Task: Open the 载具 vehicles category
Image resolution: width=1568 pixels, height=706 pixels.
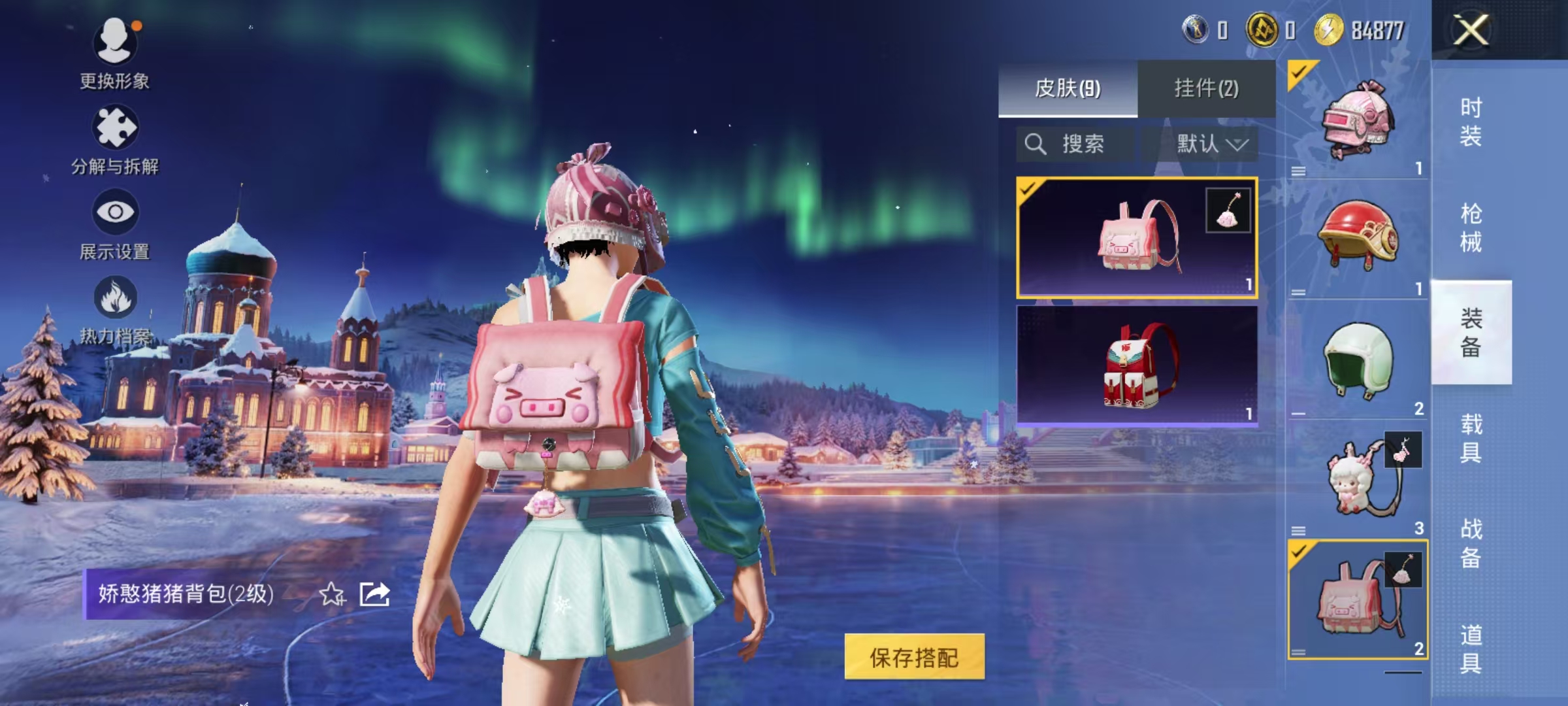Action: (x=1471, y=438)
